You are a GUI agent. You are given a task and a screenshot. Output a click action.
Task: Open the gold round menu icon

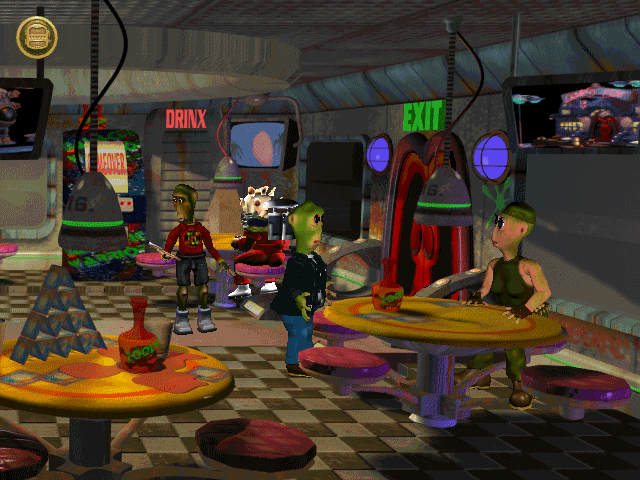[x=37, y=37]
